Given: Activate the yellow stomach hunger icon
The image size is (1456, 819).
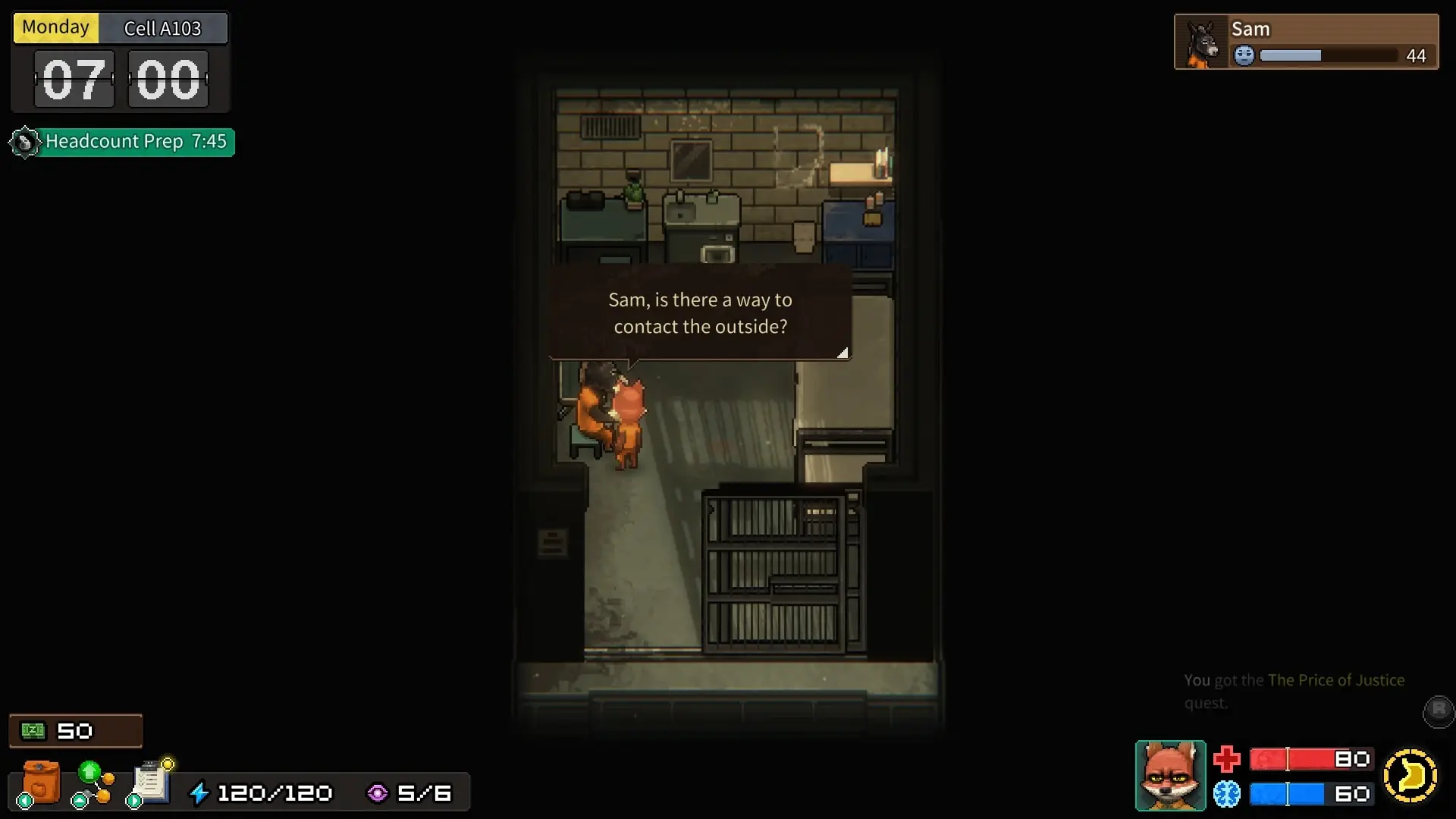Looking at the screenshot, I should coord(1410,776).
